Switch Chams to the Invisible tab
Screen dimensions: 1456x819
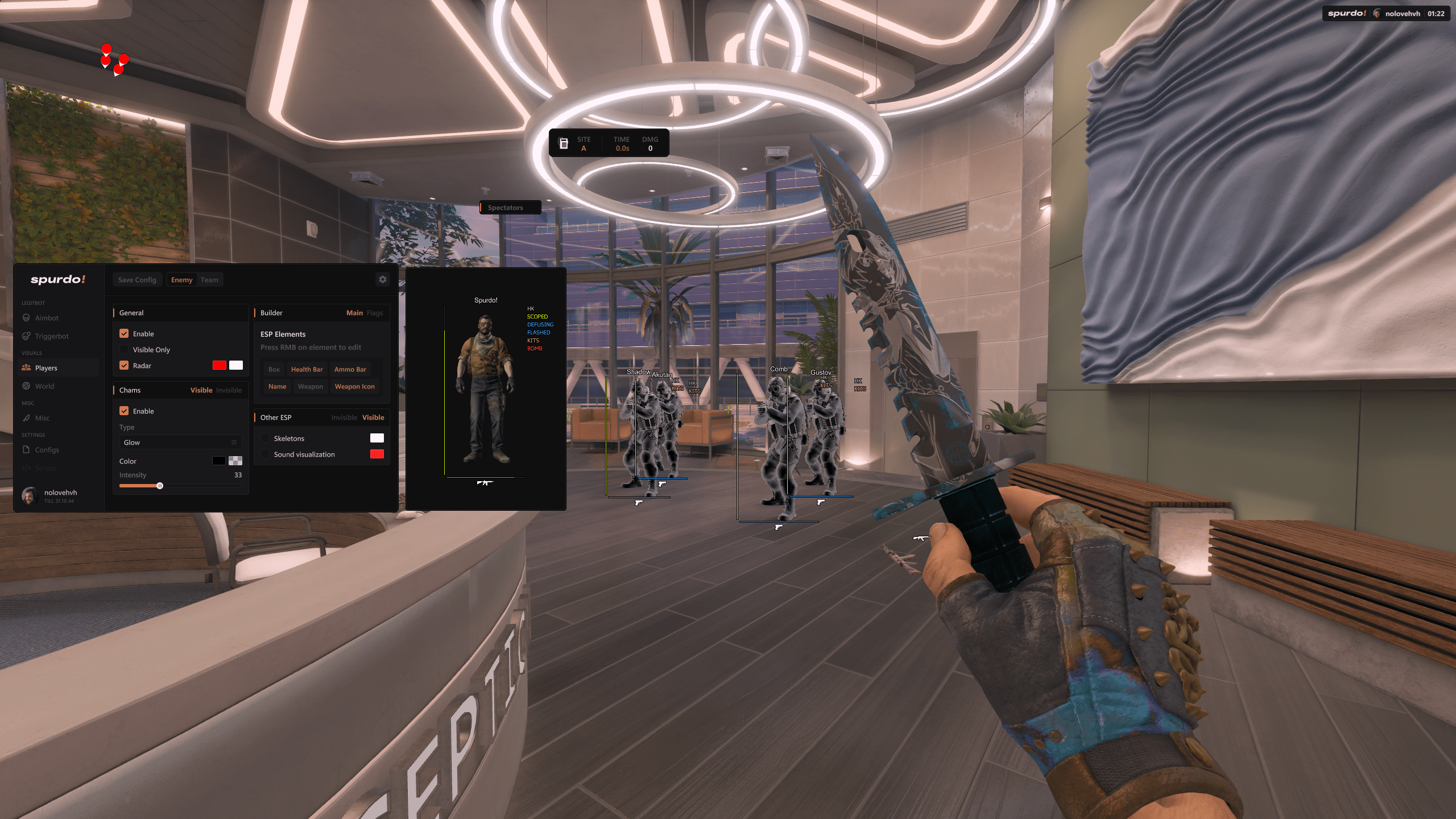click(229, 390)
